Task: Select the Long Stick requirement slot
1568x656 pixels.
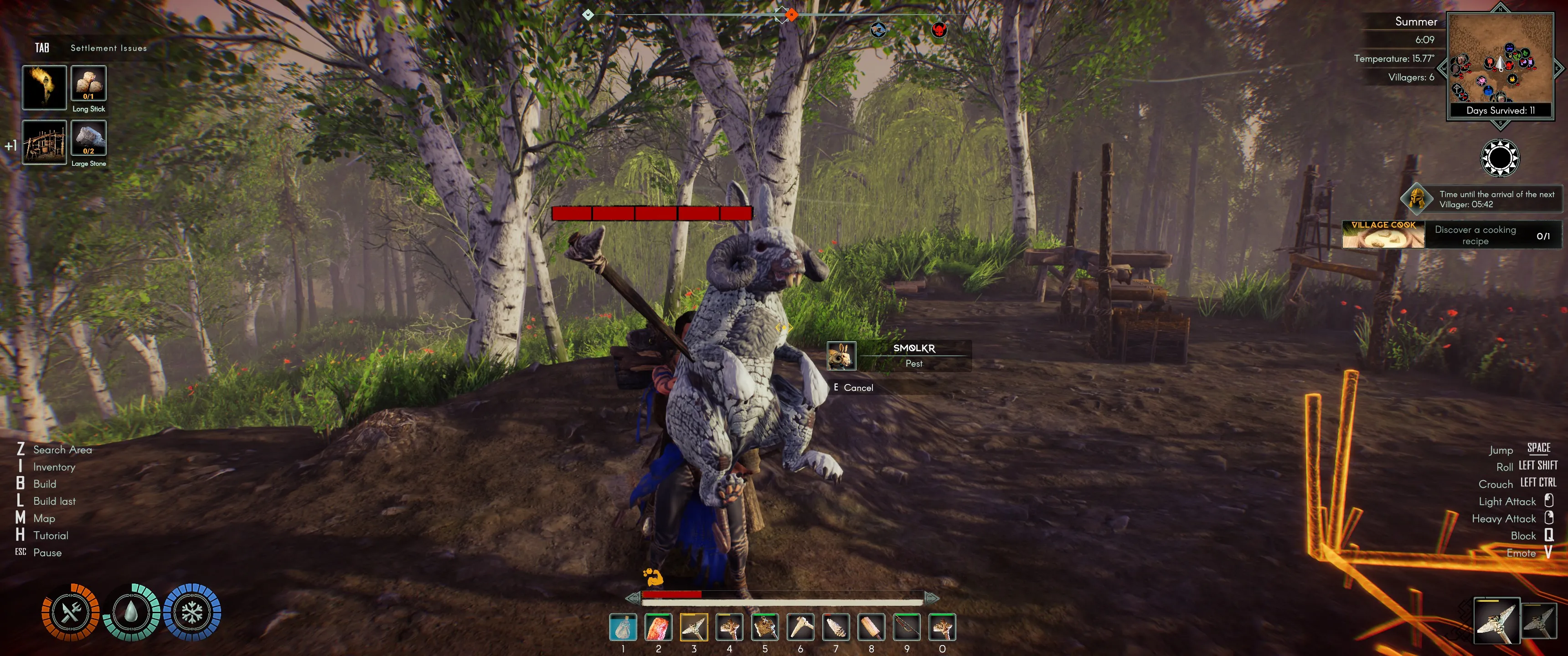Action: 89,83
